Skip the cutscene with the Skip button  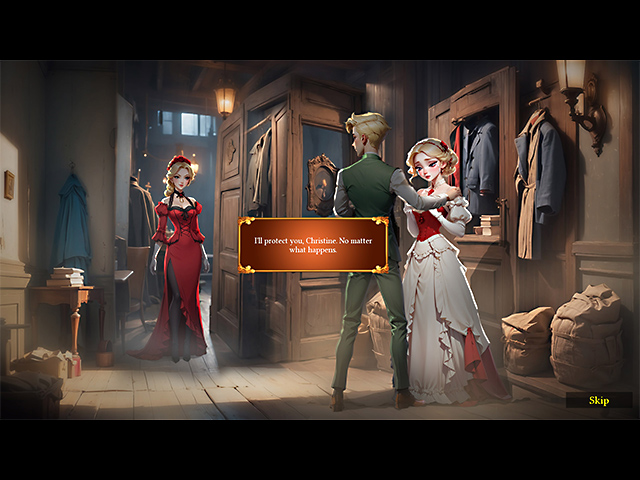point(598,400)
